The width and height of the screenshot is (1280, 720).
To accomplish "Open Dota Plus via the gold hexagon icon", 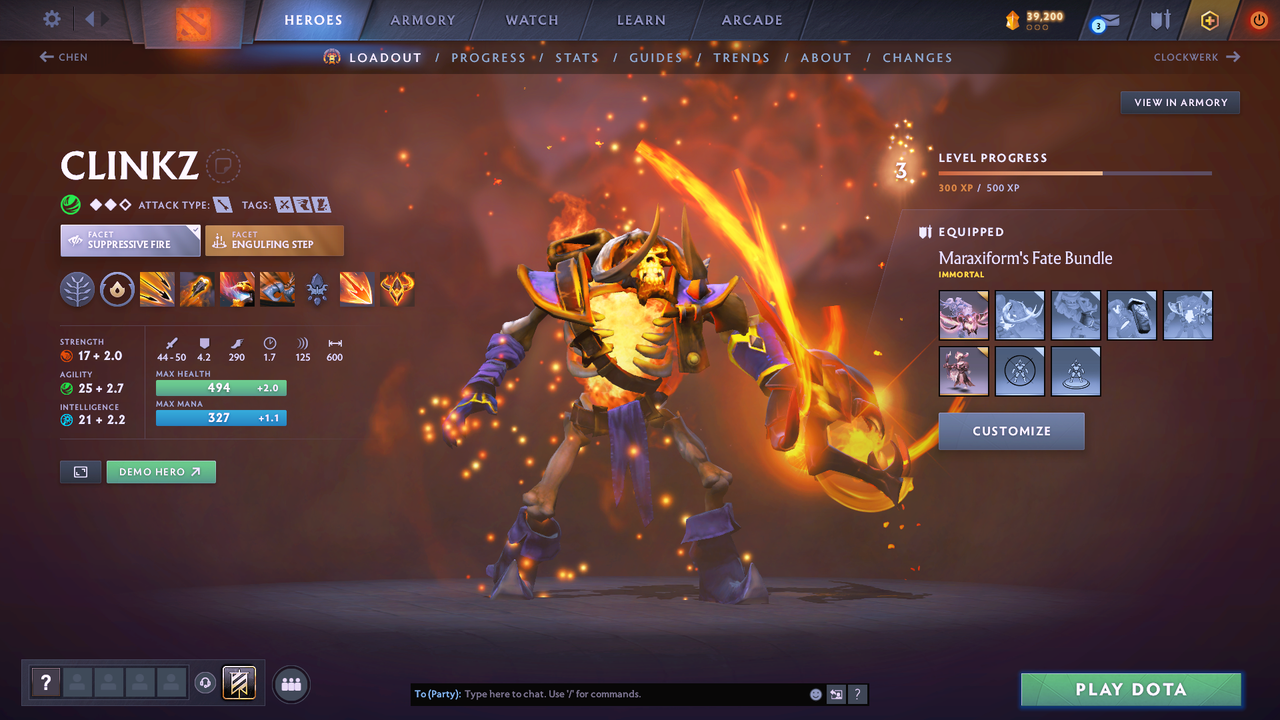I will [1209, 20].
